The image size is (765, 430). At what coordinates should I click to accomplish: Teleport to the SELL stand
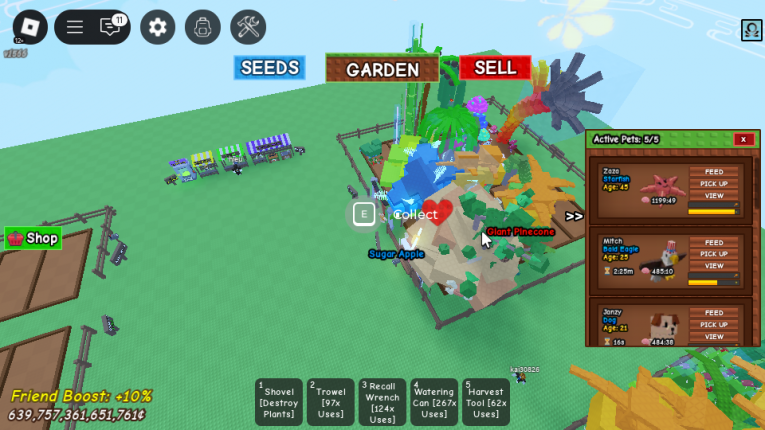[495, 68]
